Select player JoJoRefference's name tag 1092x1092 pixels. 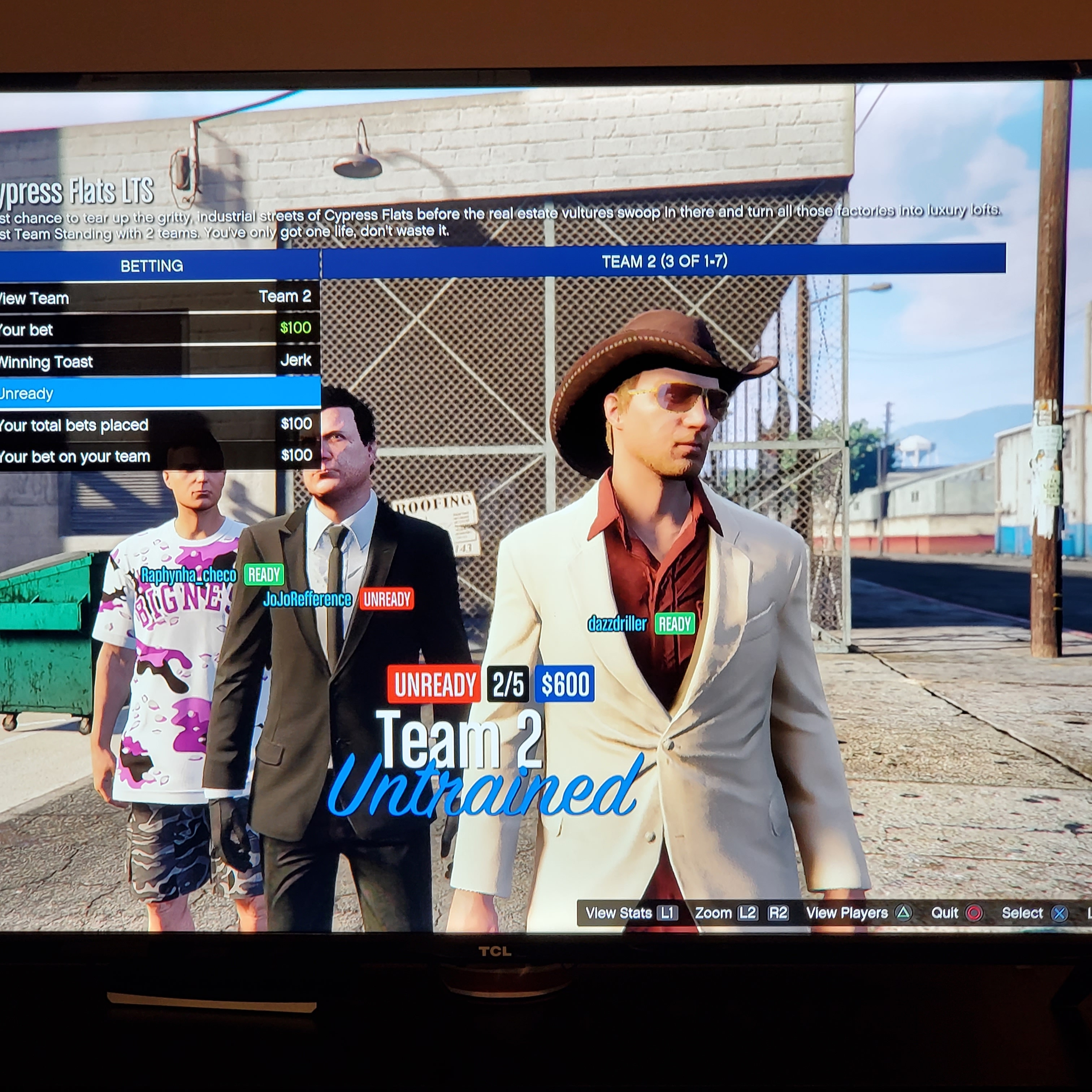(x=307, y=599)
